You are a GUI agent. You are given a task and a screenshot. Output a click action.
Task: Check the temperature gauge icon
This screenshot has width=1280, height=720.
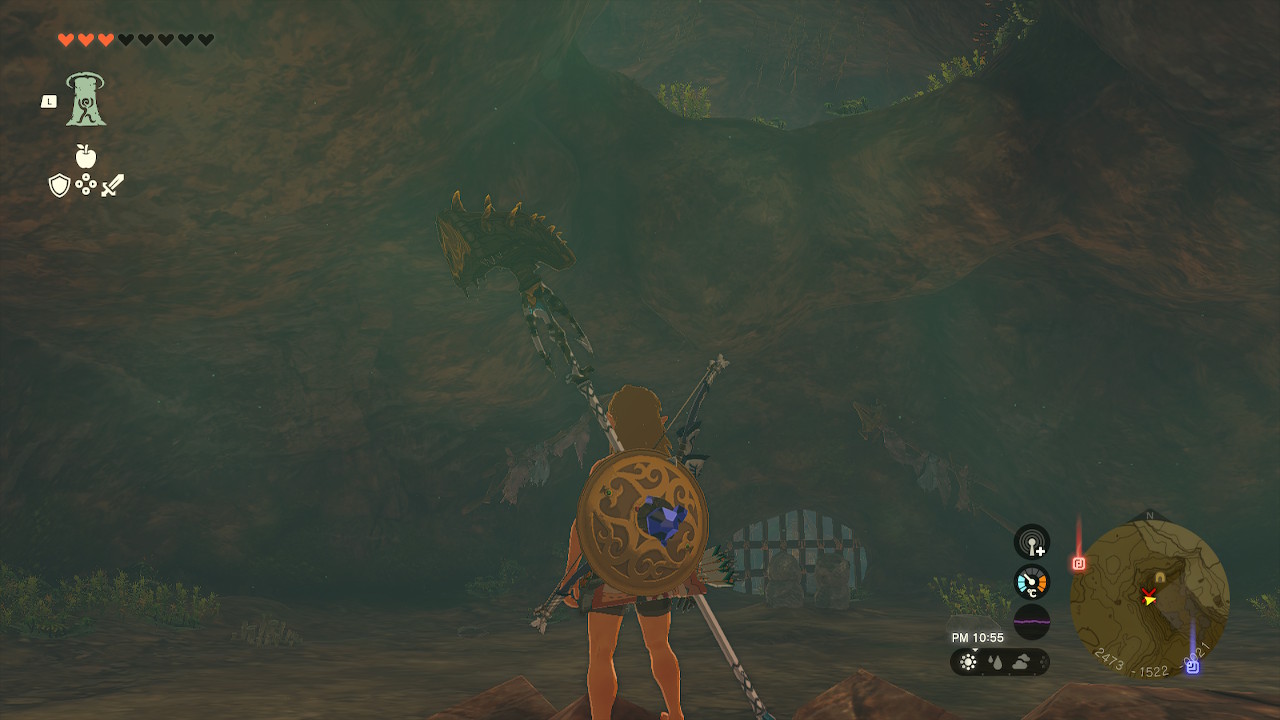(x=1032, y=582)
